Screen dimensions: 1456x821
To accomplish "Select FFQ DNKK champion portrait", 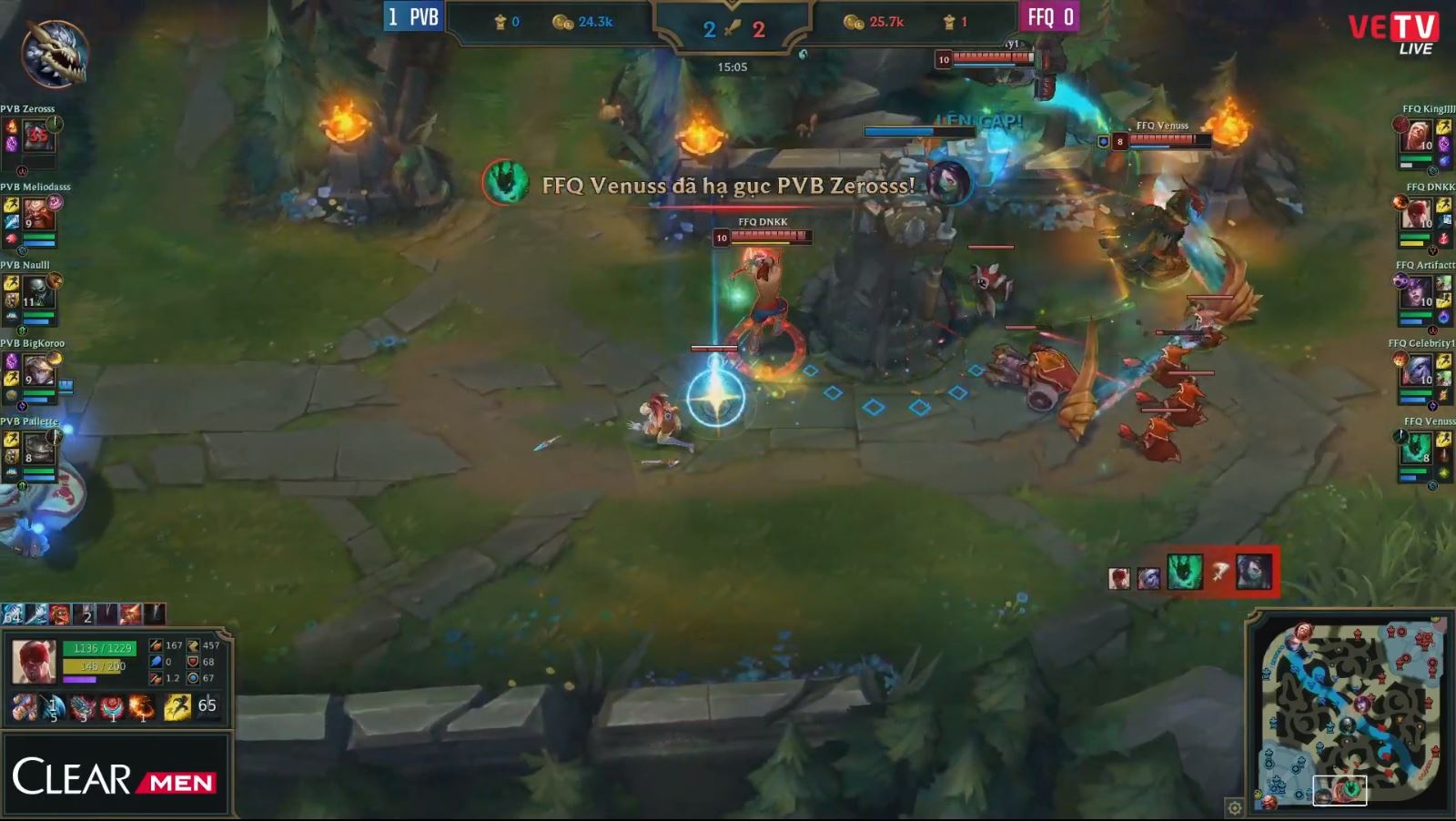I will click(x=1417, y=216).
